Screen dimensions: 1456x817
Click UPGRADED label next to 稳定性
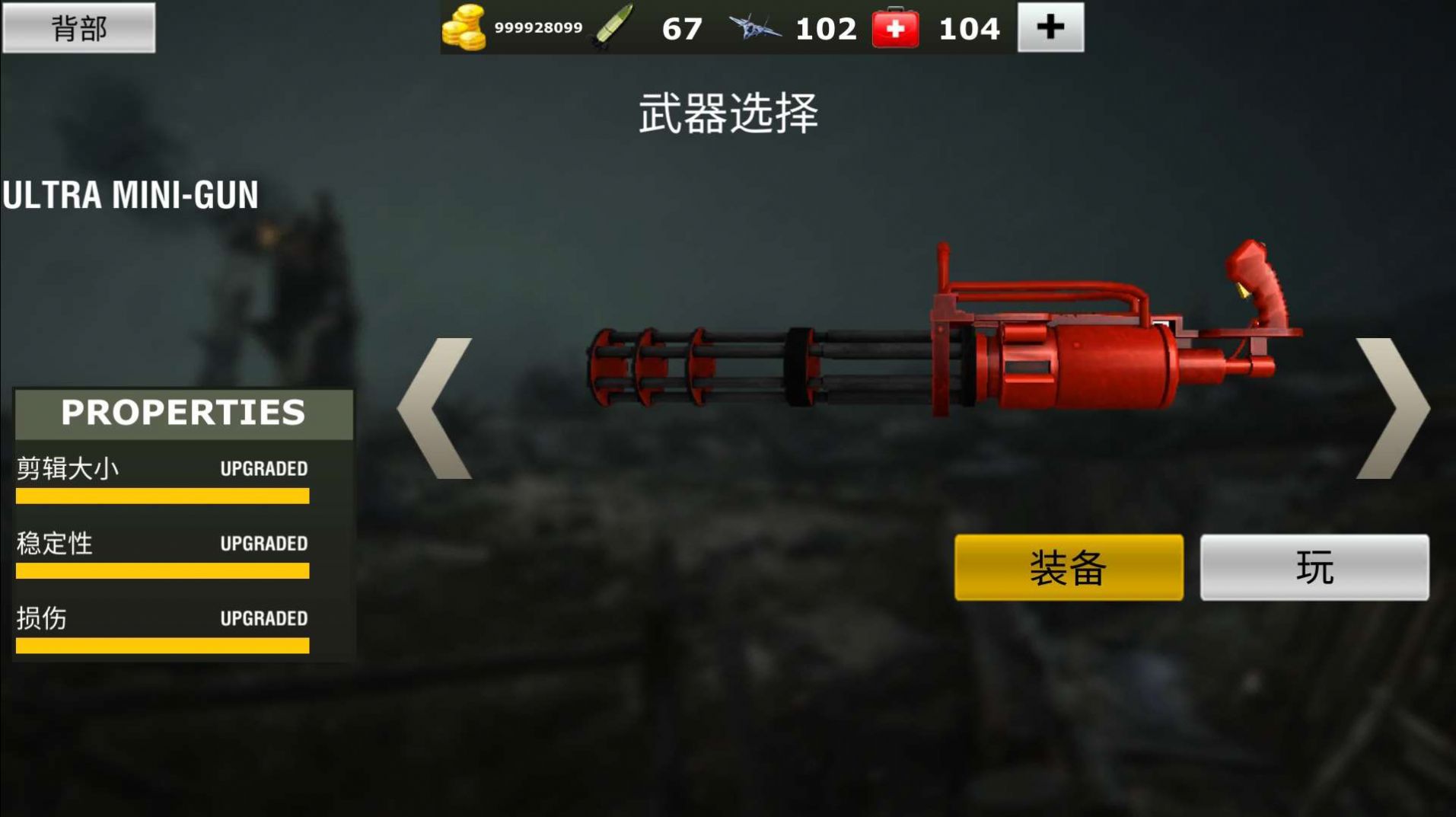(x=263, y=544)
